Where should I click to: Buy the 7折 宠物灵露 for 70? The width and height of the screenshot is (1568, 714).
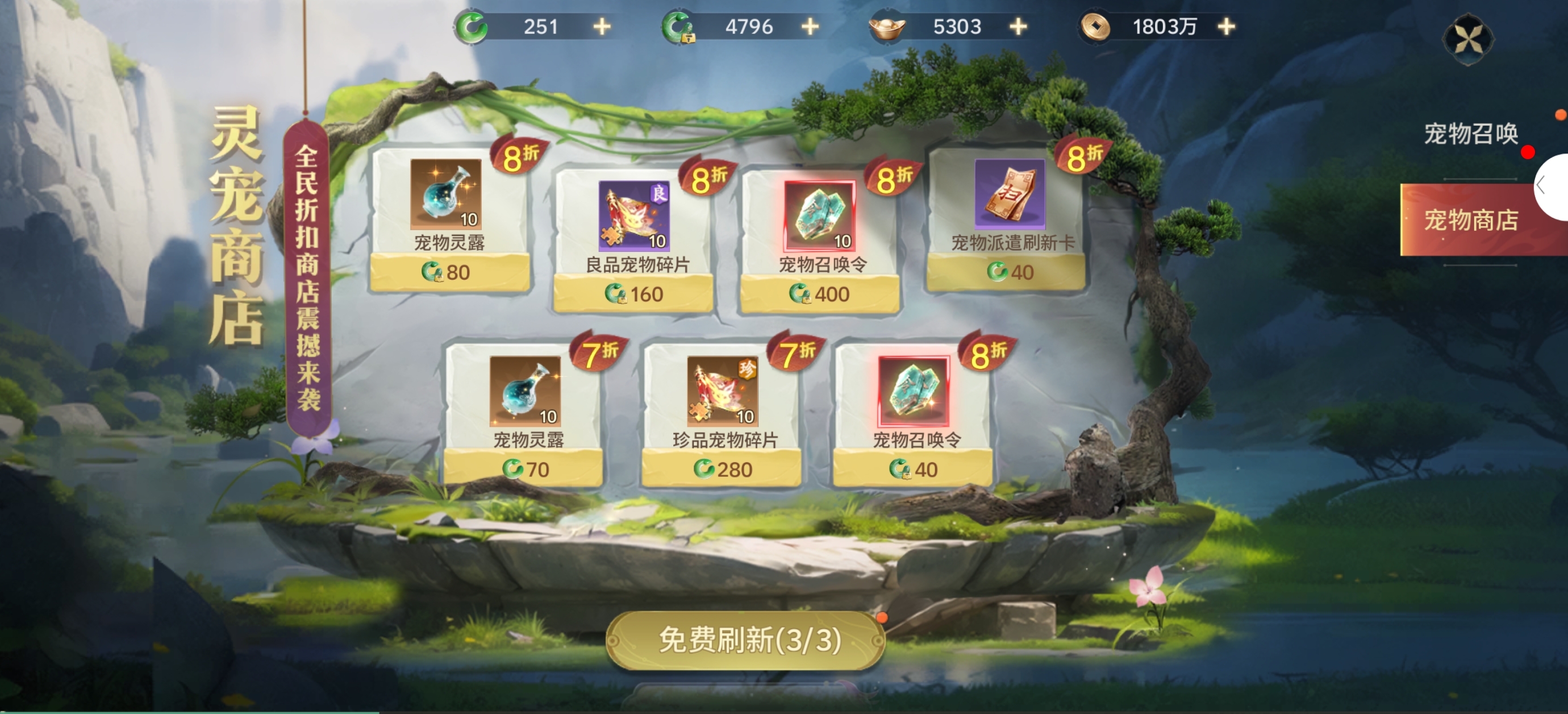tap(523, 469)
